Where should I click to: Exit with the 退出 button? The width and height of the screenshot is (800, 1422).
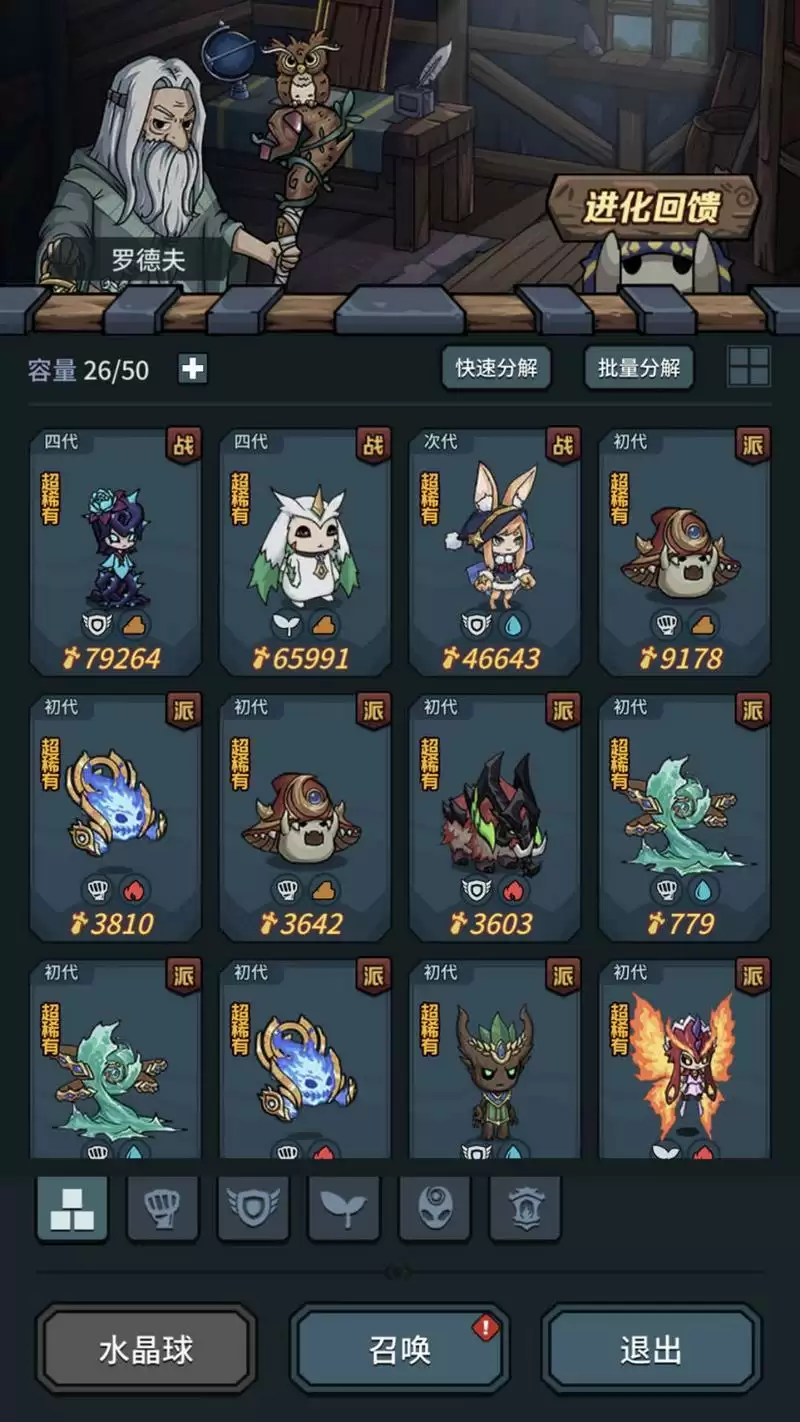point(651,1350)
